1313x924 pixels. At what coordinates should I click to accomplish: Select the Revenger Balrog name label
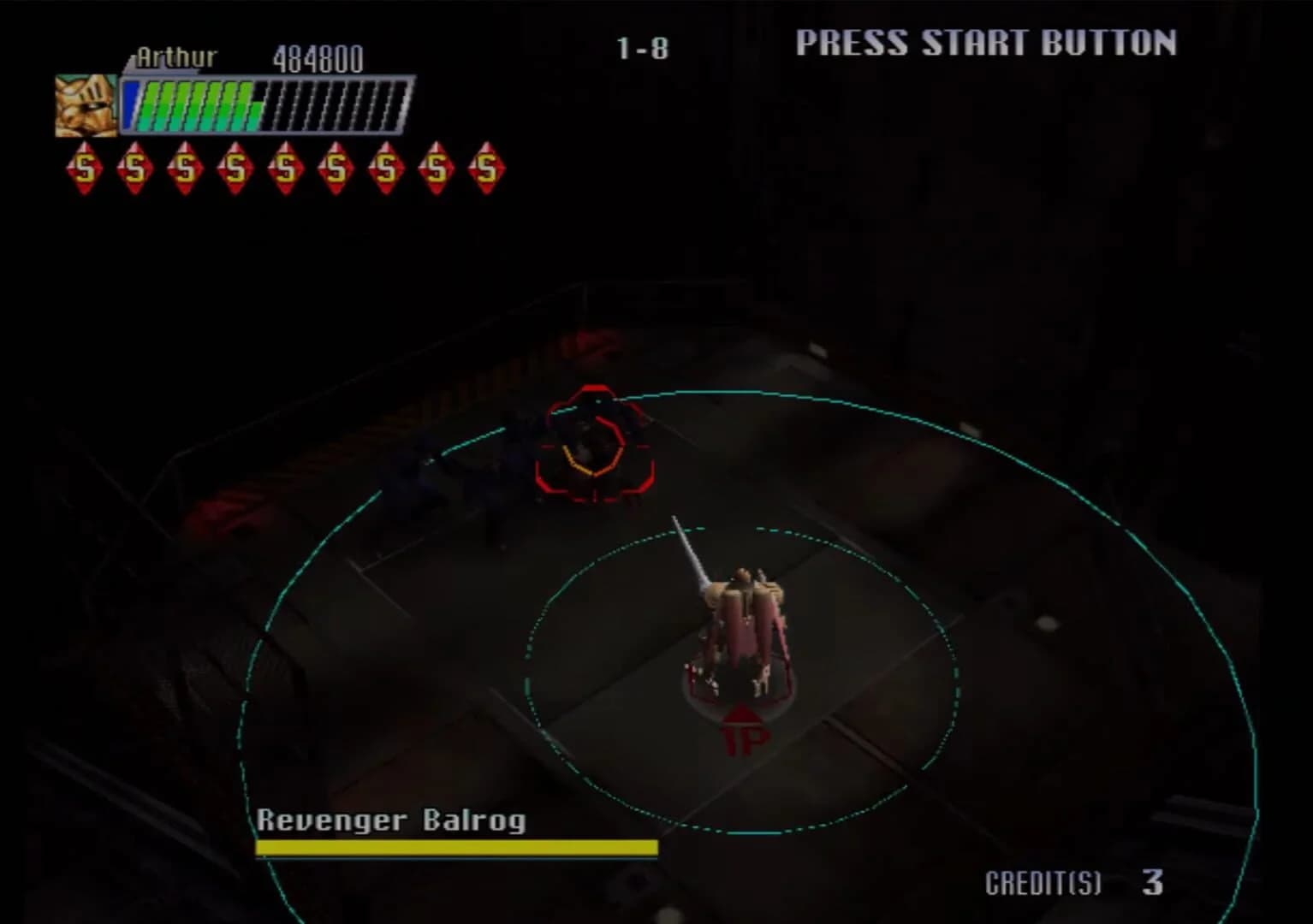coord(393,820)
